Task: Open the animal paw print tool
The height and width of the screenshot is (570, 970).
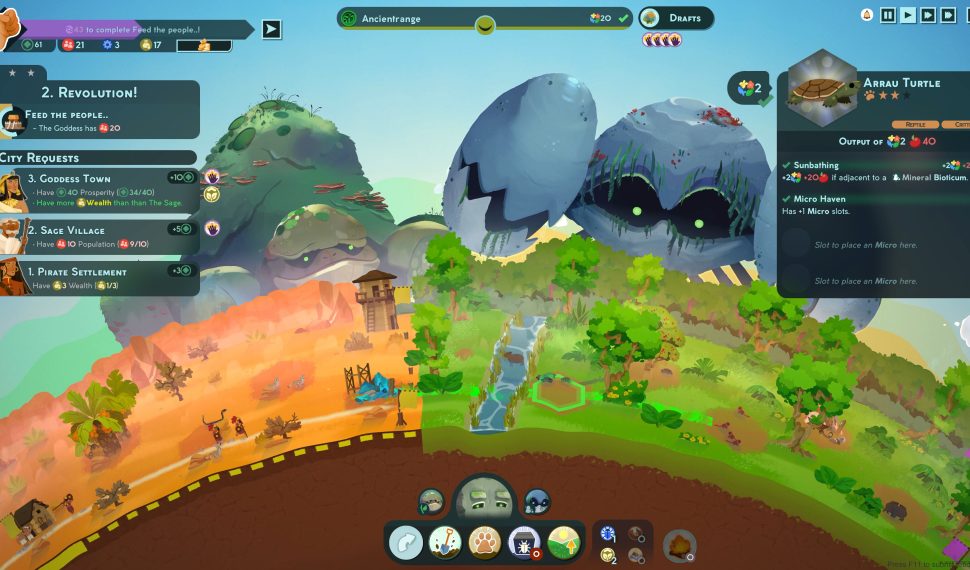Action: pos(485,542)
